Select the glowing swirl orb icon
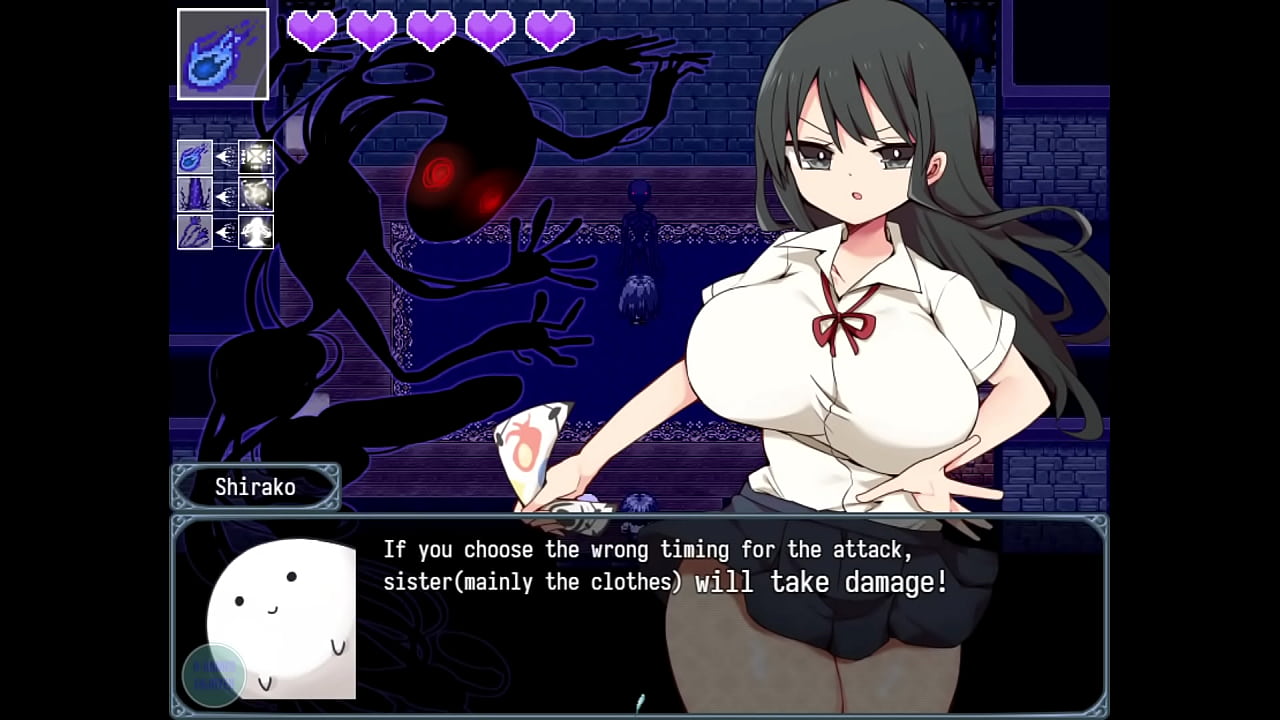The image size is (1280, 720). tap(257, 194)
